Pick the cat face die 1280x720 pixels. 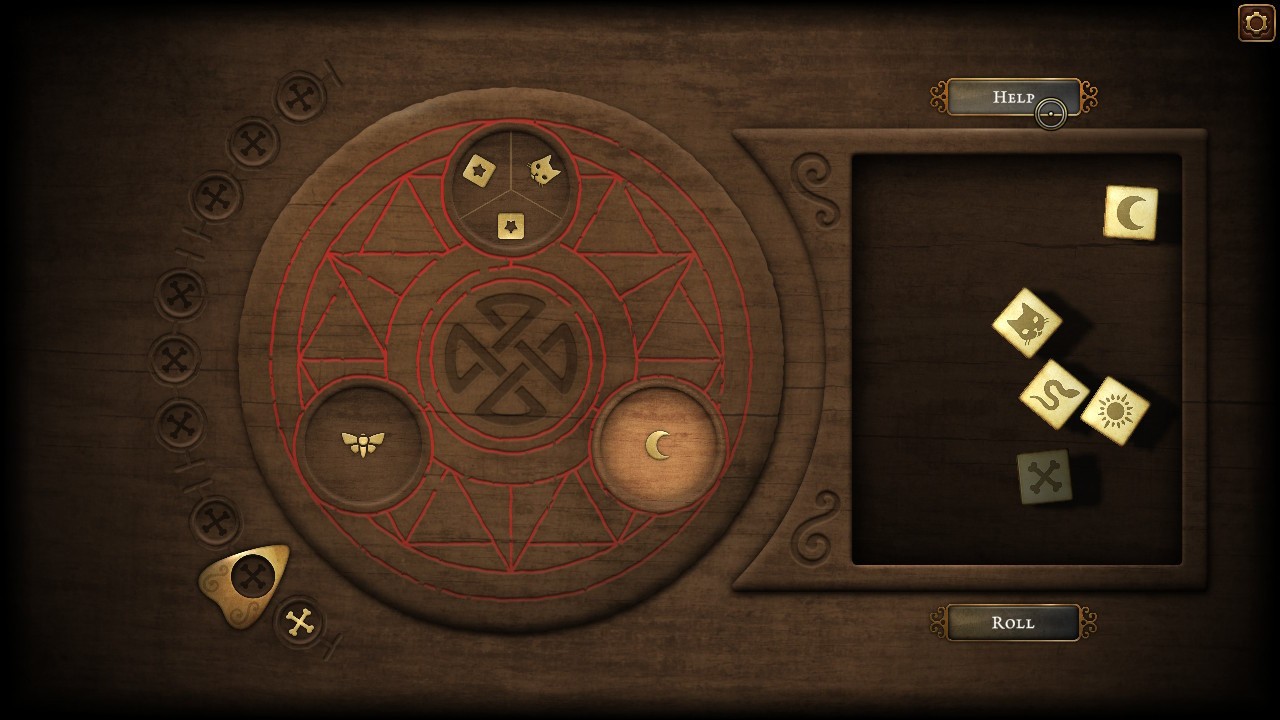pos(1027,323)
